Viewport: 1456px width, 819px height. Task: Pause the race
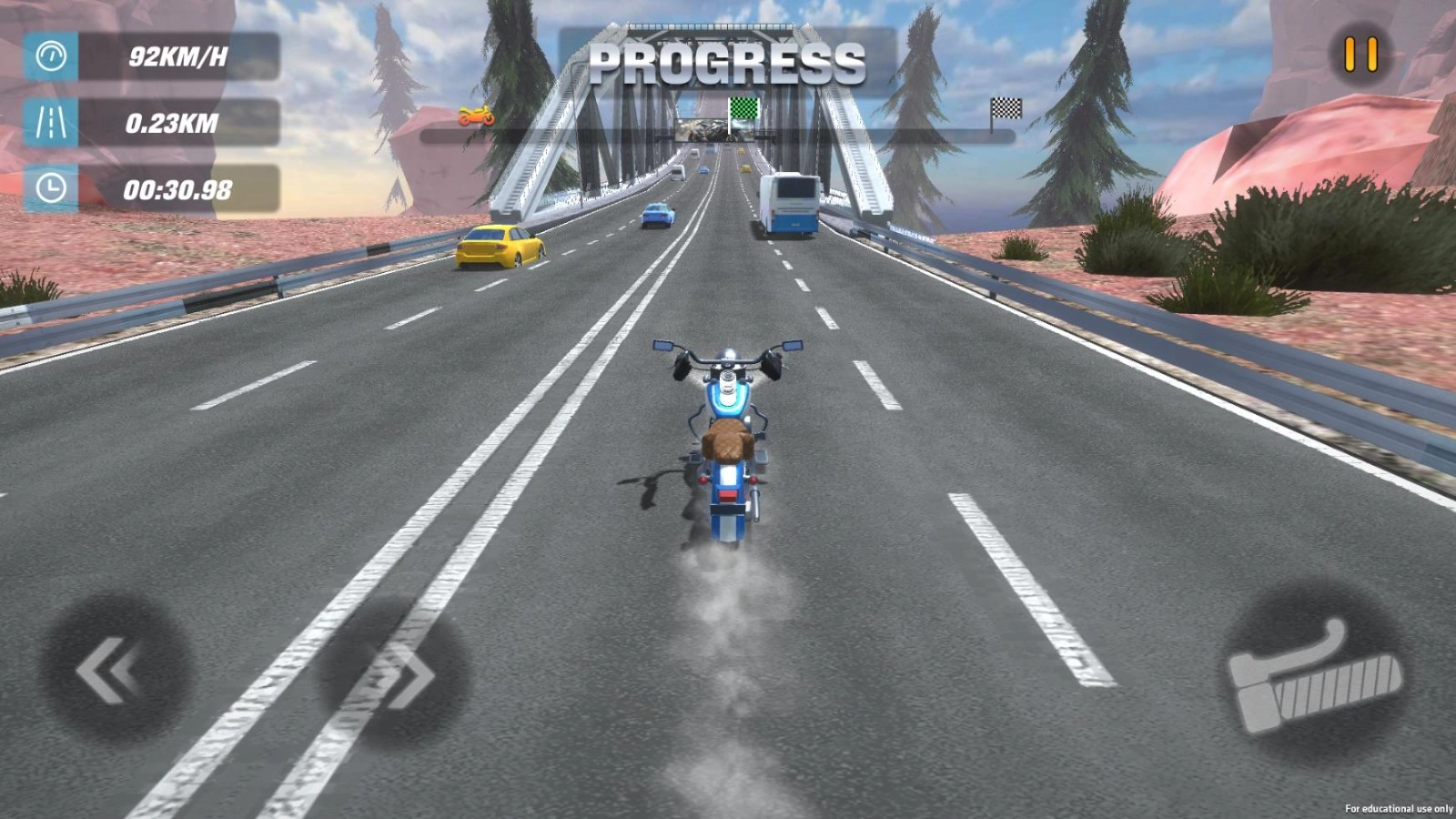point(1360,55)
